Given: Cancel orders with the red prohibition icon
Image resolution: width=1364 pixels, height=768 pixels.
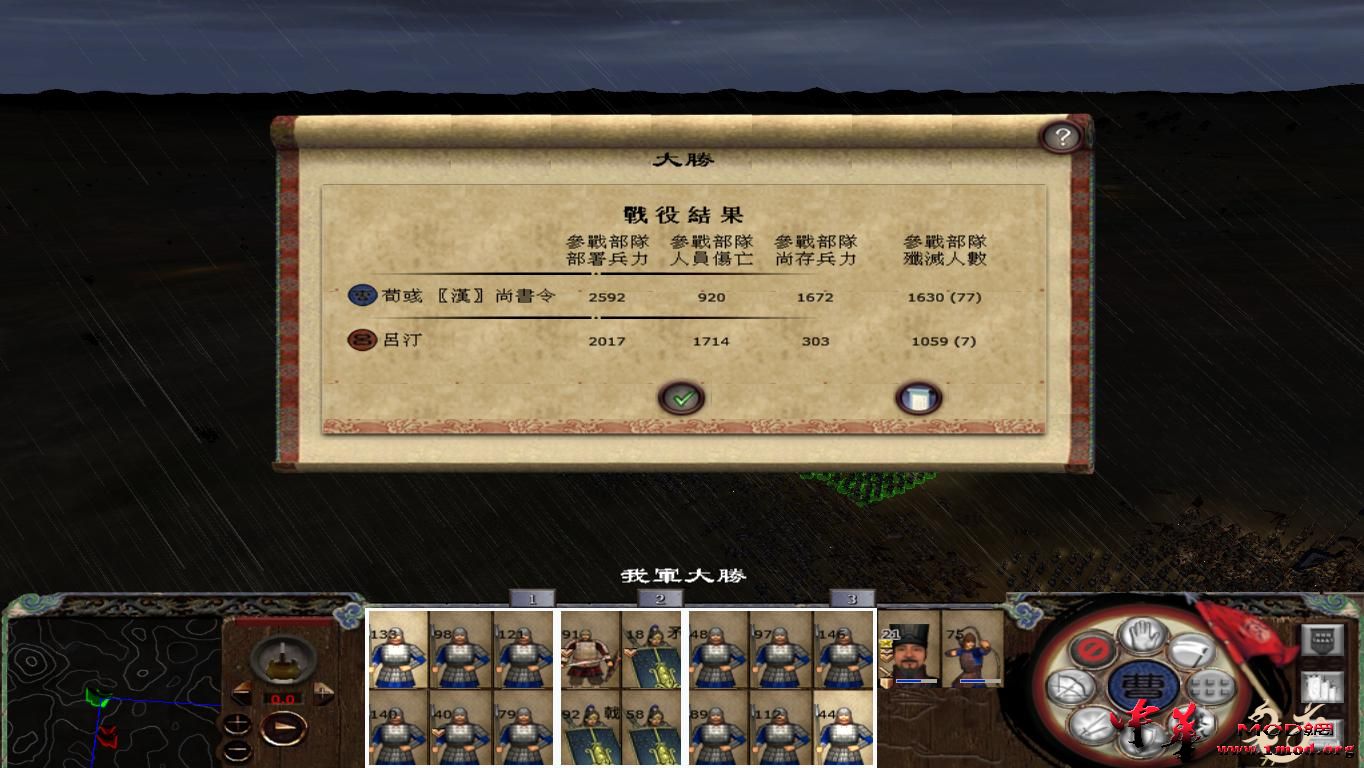Looking at the screenshot, I should (x=1092, y=649).
